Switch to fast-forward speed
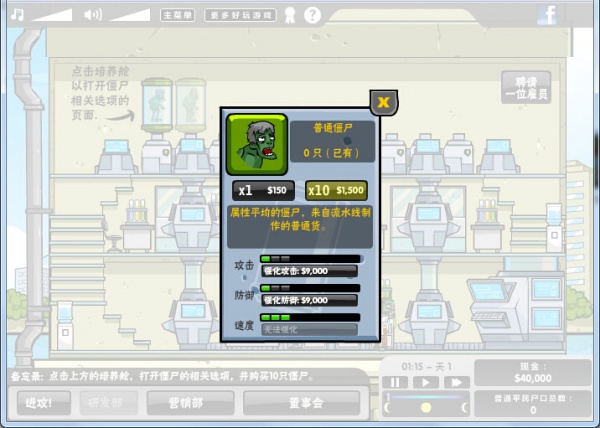 (456, 381)
